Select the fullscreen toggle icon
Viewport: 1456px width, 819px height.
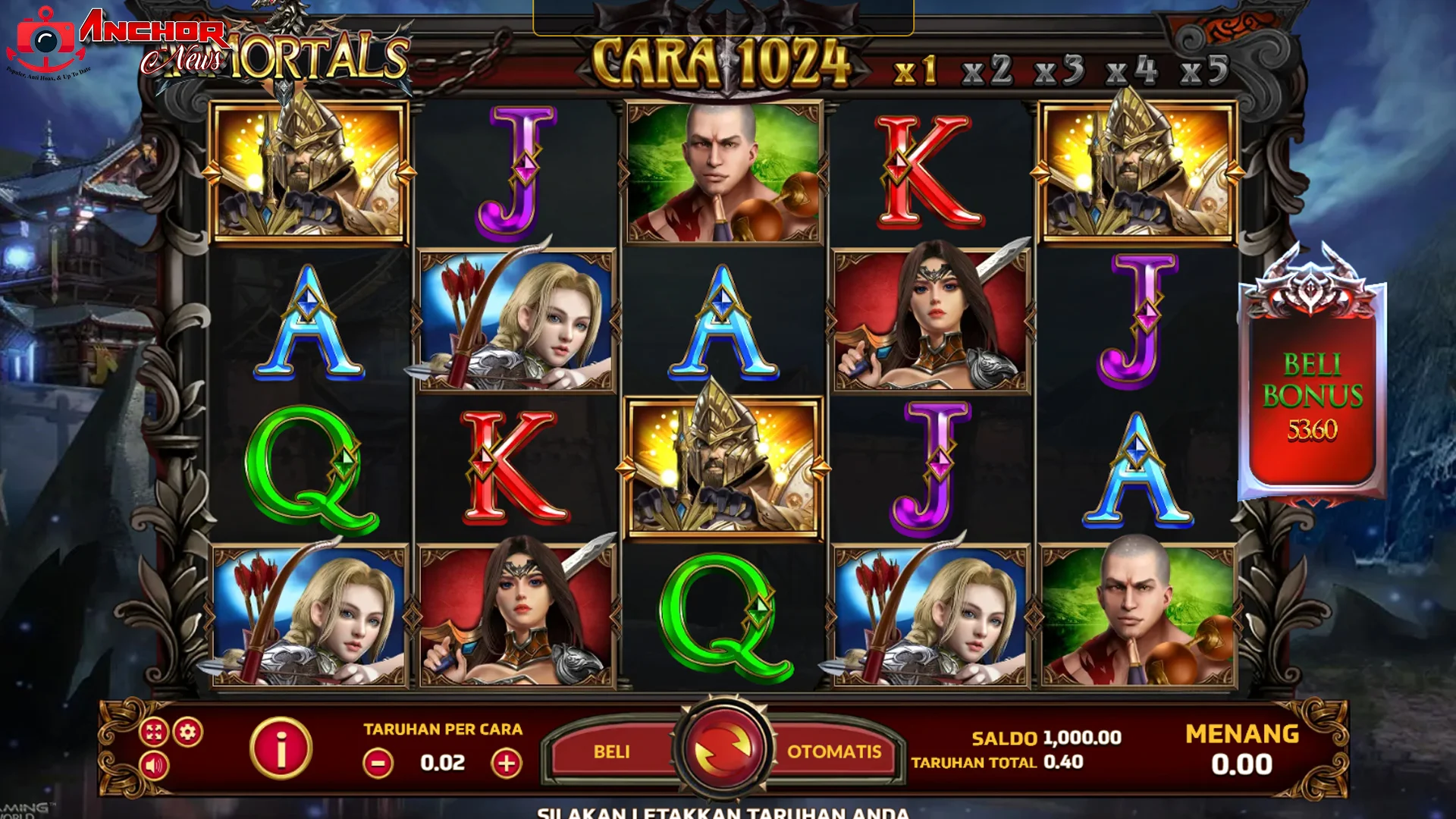click(153, 732)
